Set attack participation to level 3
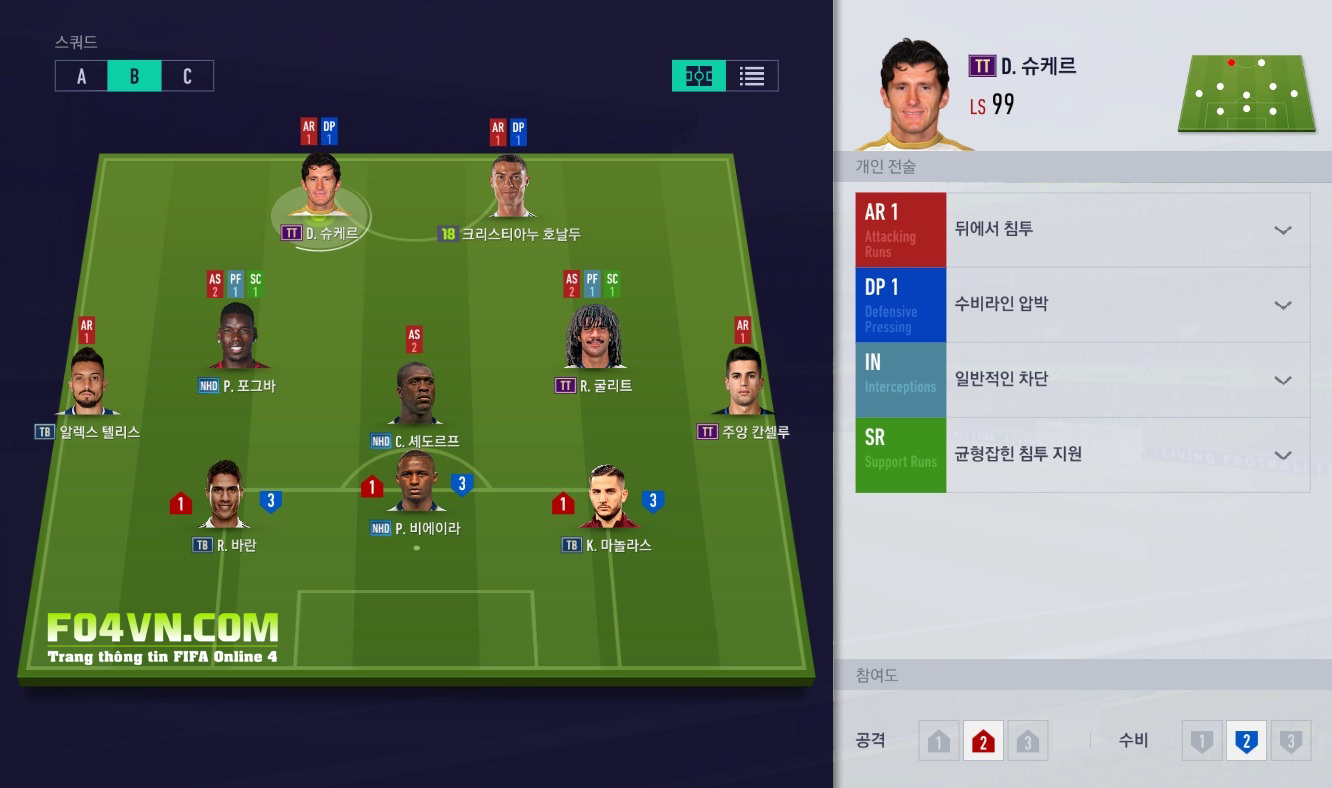This screenshot has height=788, width=1332. [1027, 742]
